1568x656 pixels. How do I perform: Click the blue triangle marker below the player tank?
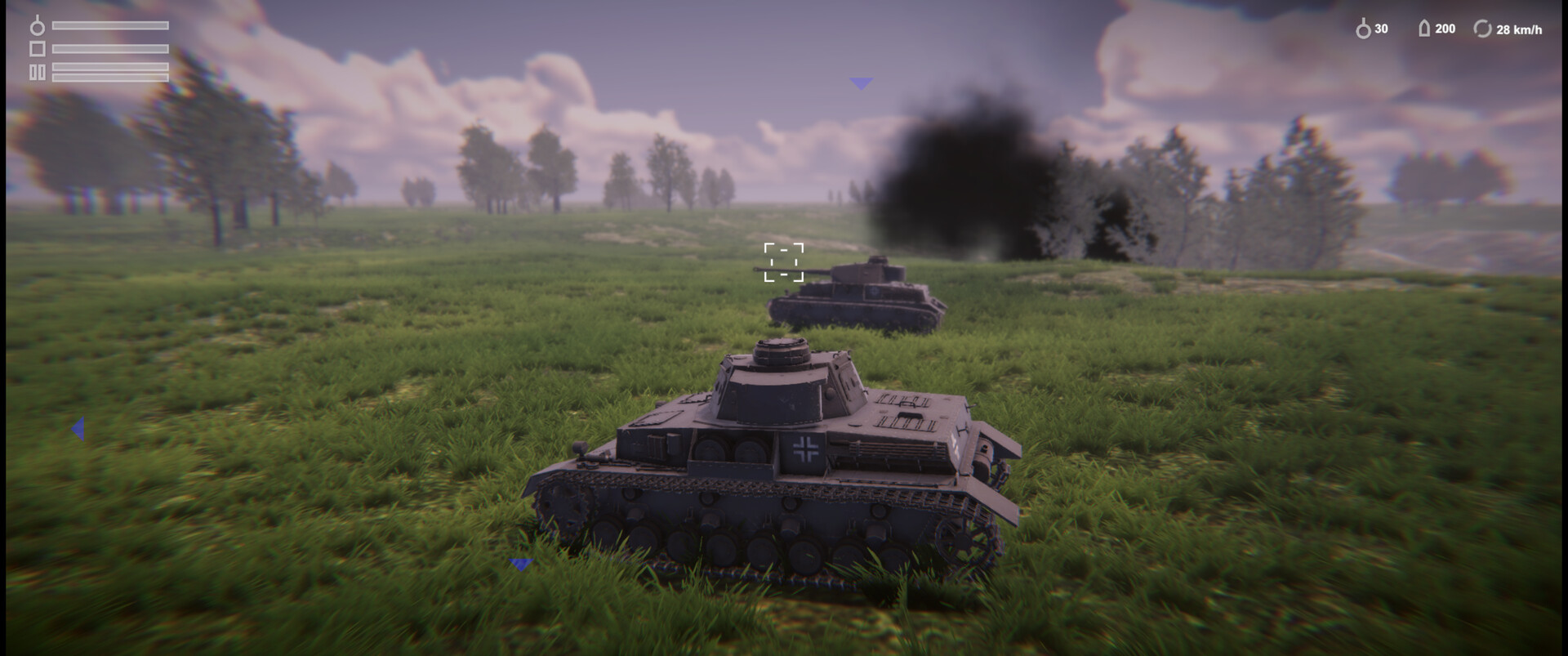coord(521,562)
